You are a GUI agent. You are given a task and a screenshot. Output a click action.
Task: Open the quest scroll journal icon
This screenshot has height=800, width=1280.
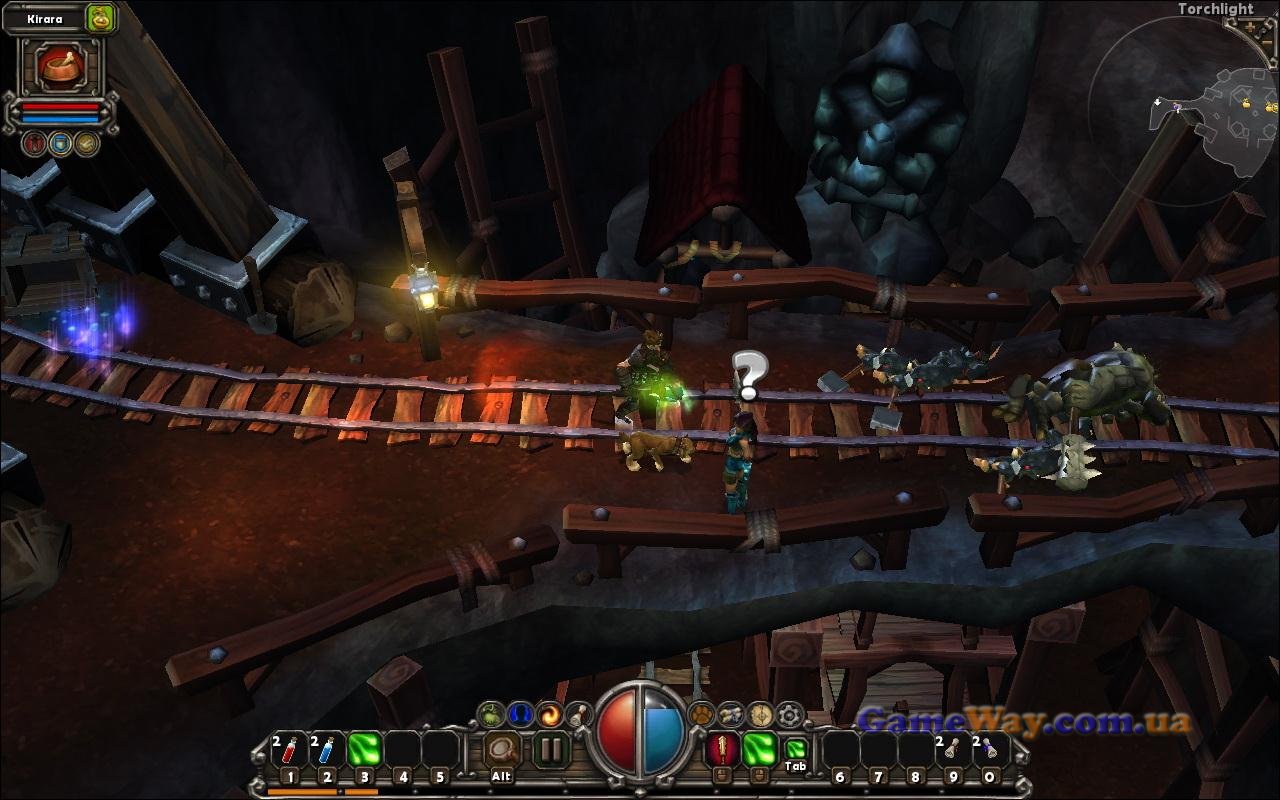731,715
